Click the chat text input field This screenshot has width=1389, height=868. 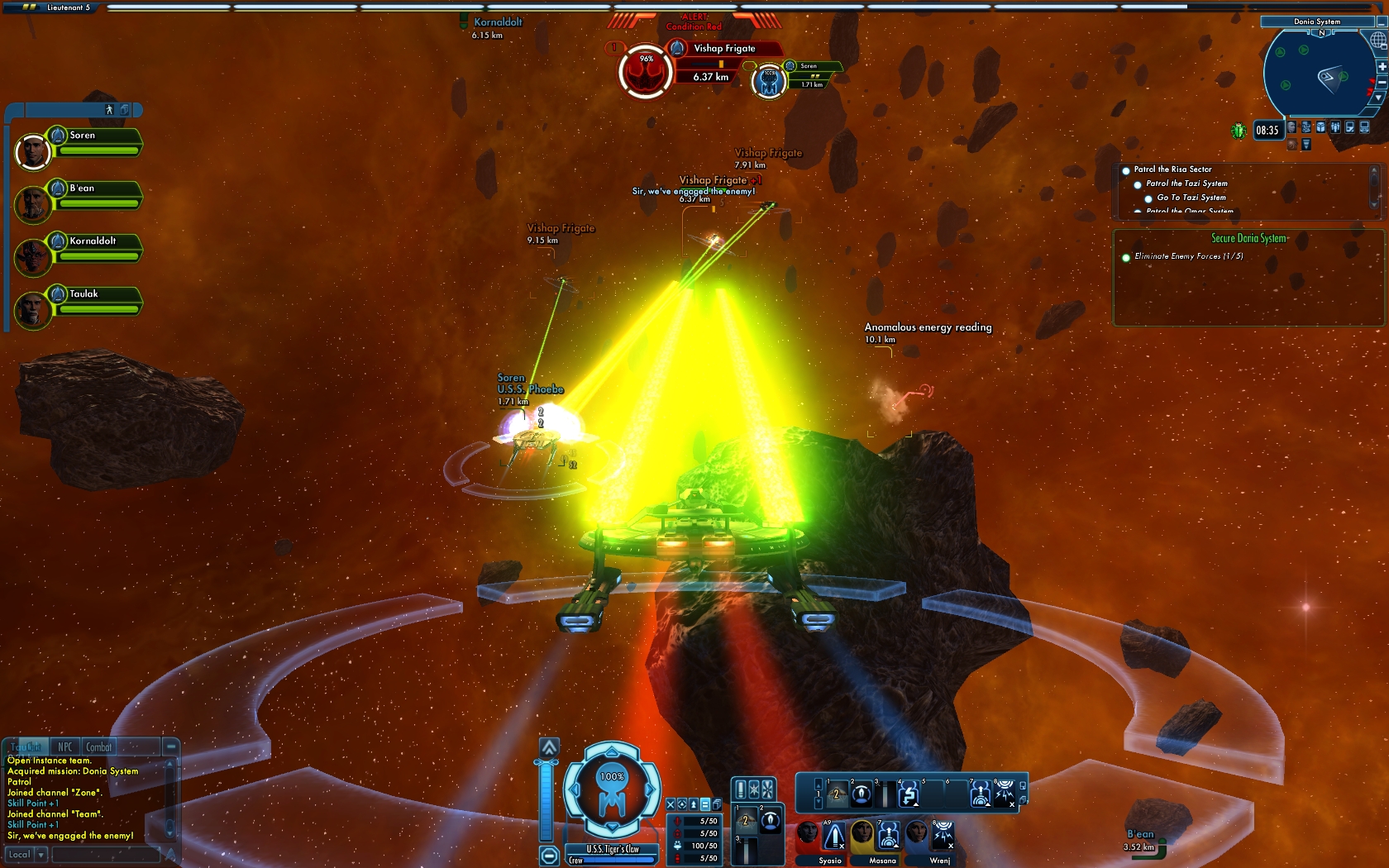(106, 855)
